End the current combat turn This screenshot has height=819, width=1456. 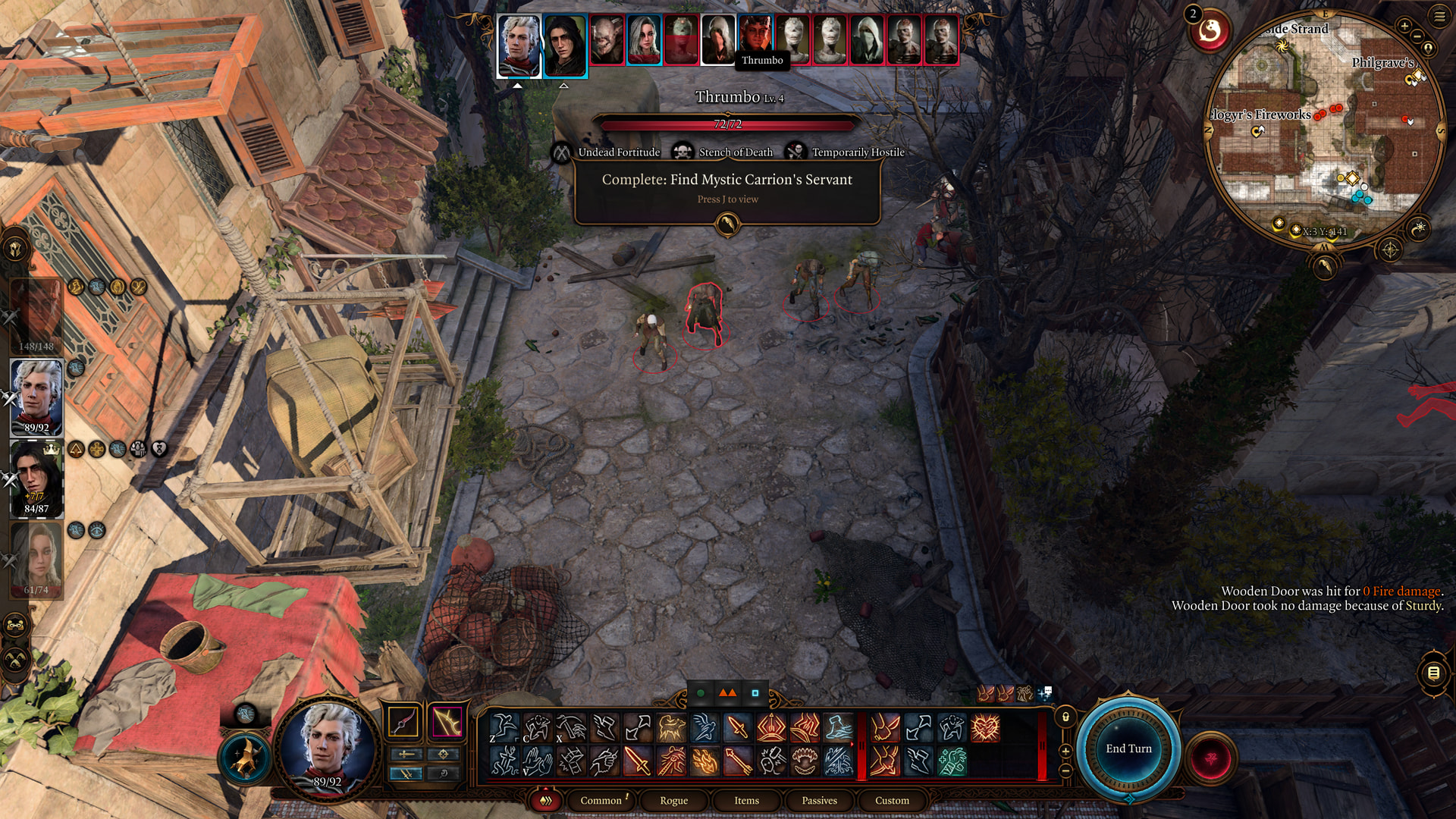click(x=1128, y=748)
